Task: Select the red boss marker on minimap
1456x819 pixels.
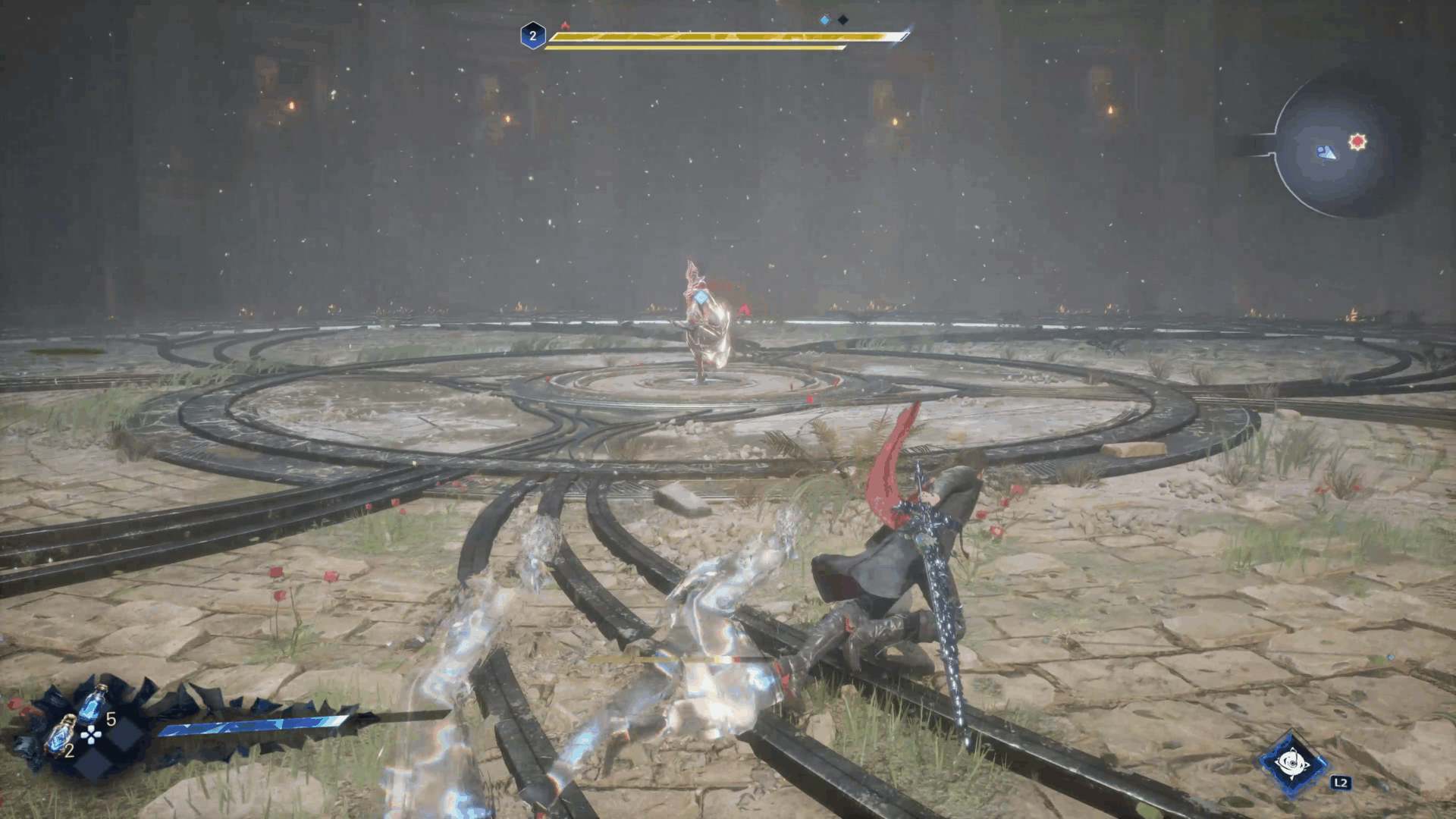Action: point(1357,141)
